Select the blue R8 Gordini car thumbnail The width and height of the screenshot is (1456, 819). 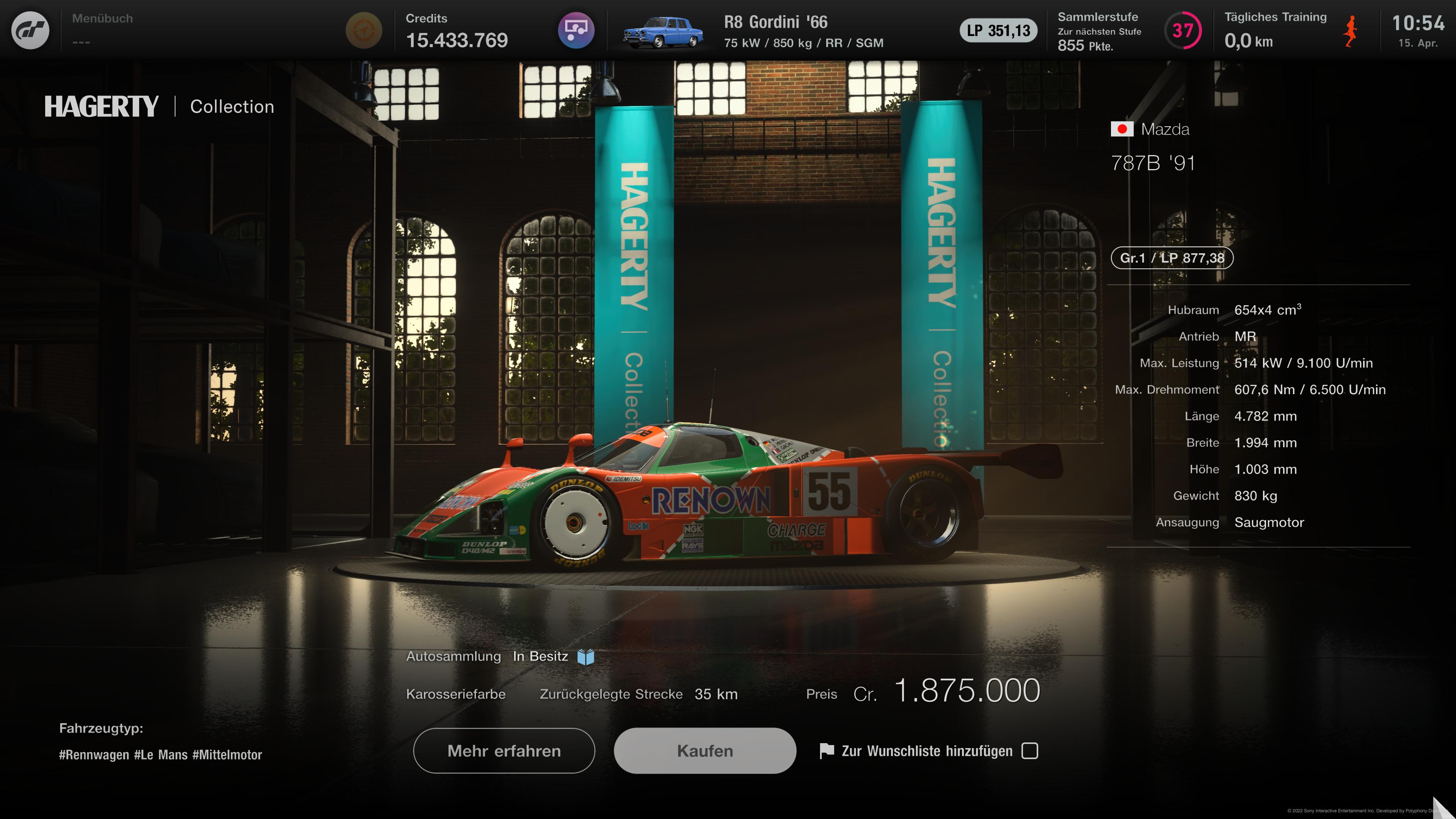point(664,31)
